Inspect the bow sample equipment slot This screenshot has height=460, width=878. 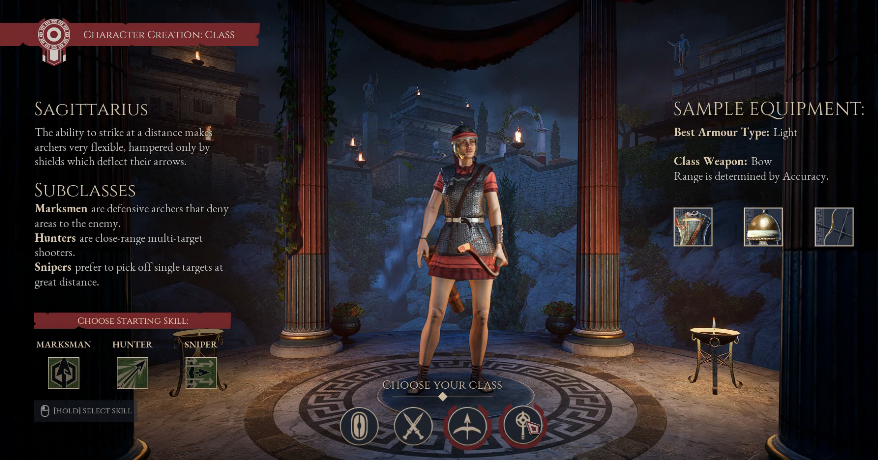834,227
